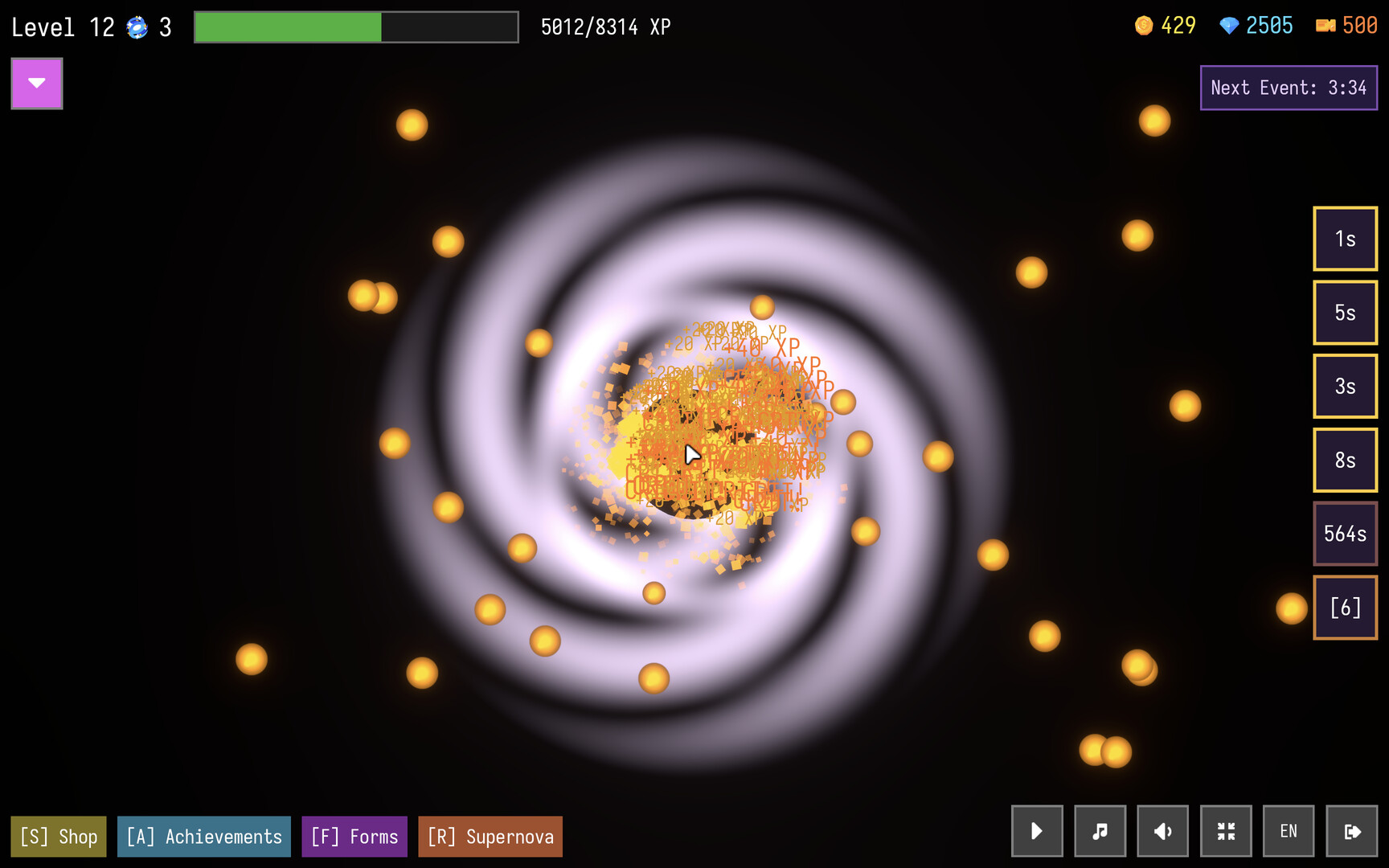The width and height of the screenshot is (1389, 868).
Task: Exit fullscreen using the shrink icon
Action: [x=1226, y=831]
